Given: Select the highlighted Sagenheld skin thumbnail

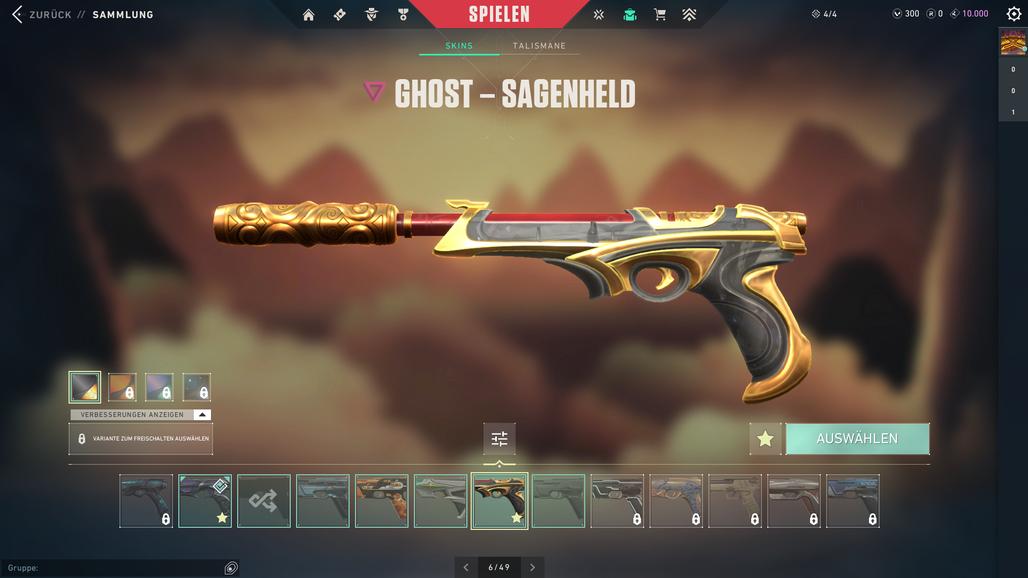Looking at the screenshot, I should [x=499, y=500].
